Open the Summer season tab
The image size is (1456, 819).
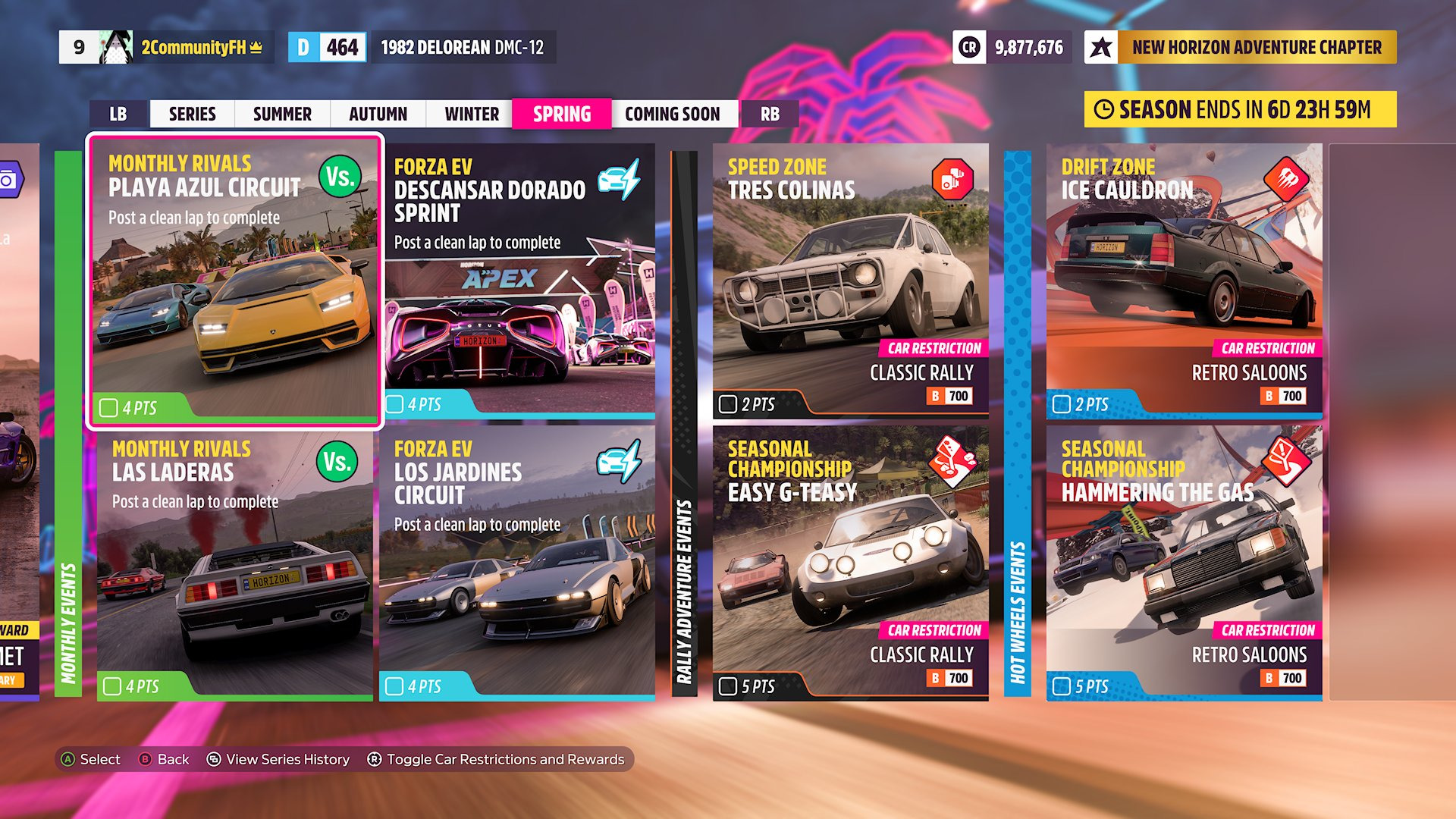(282, 115)
